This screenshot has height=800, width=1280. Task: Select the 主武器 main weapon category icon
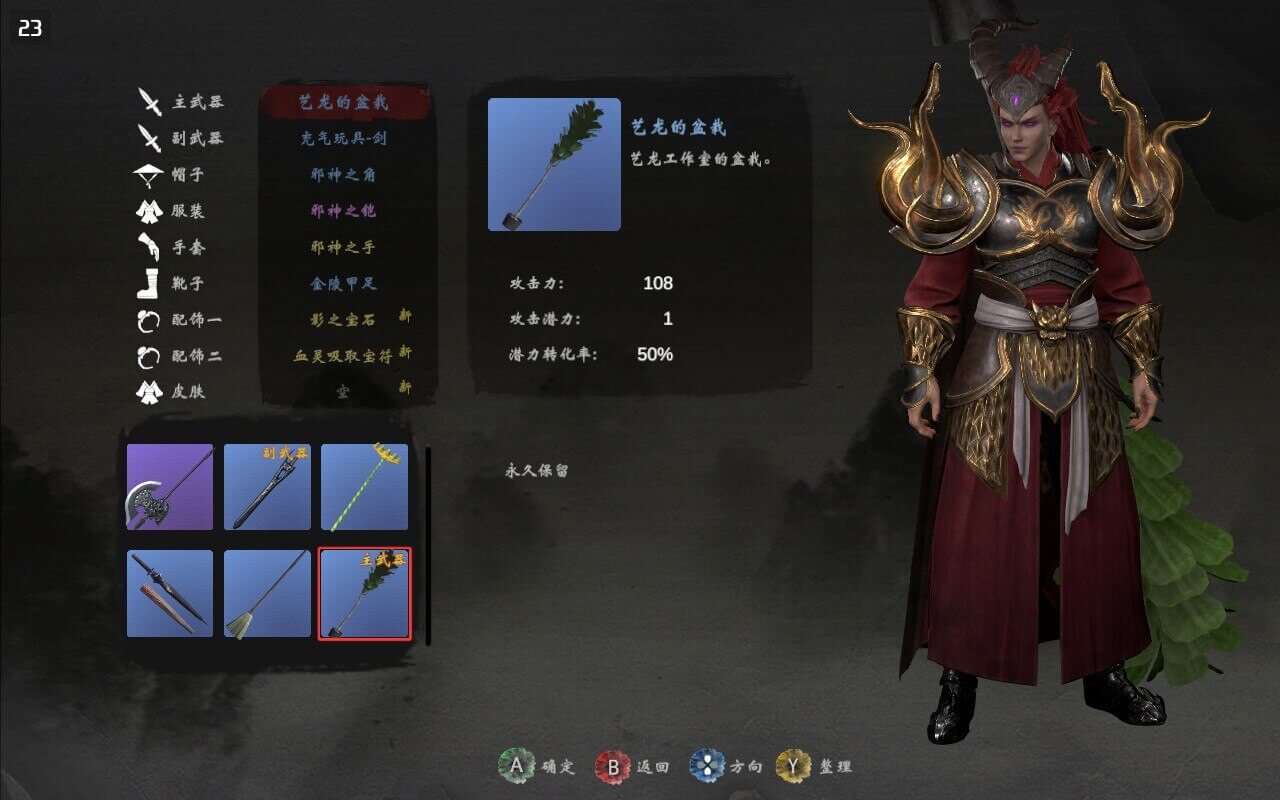click(150, 102)
